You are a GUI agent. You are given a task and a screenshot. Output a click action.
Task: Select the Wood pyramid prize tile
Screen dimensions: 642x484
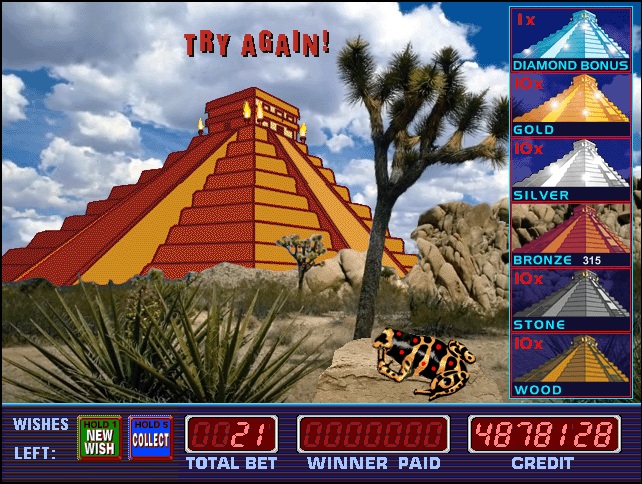pyautogui.click(x=573, y=364)
